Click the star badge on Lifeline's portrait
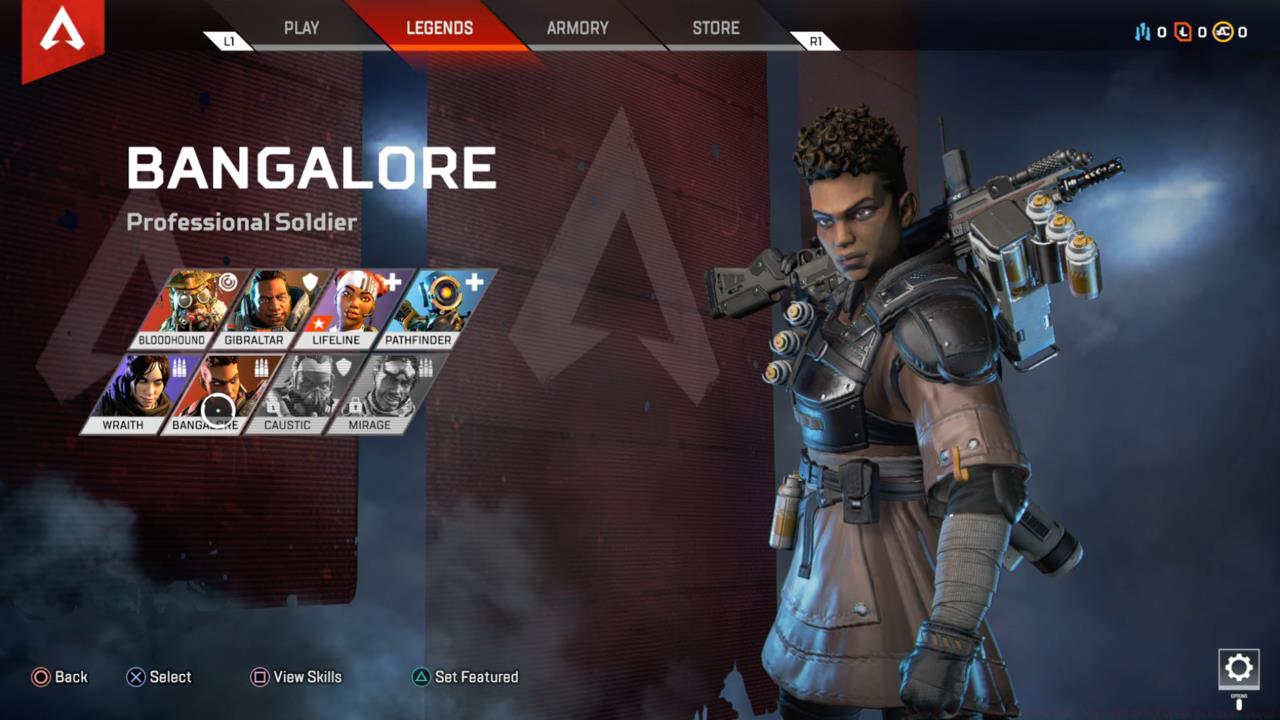 click(318, 321)
